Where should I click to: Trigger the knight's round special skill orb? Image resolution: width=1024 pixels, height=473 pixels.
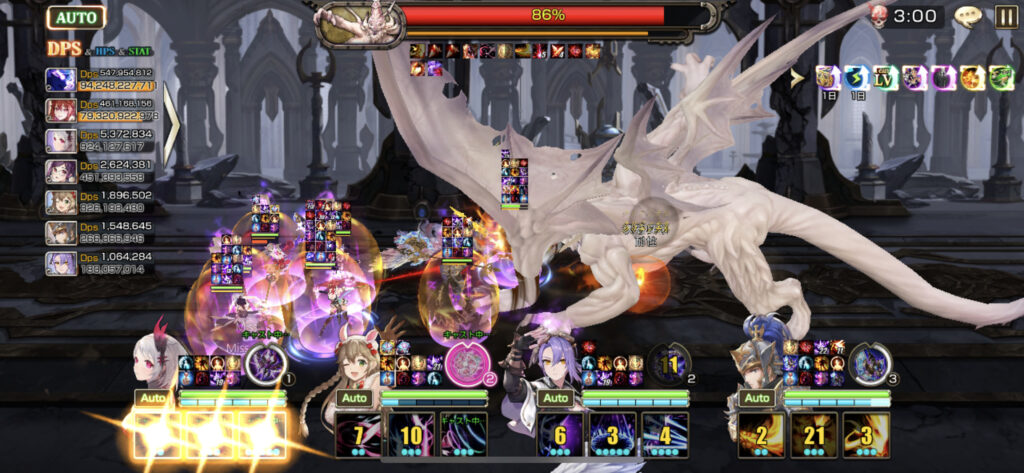click(869, 363)
